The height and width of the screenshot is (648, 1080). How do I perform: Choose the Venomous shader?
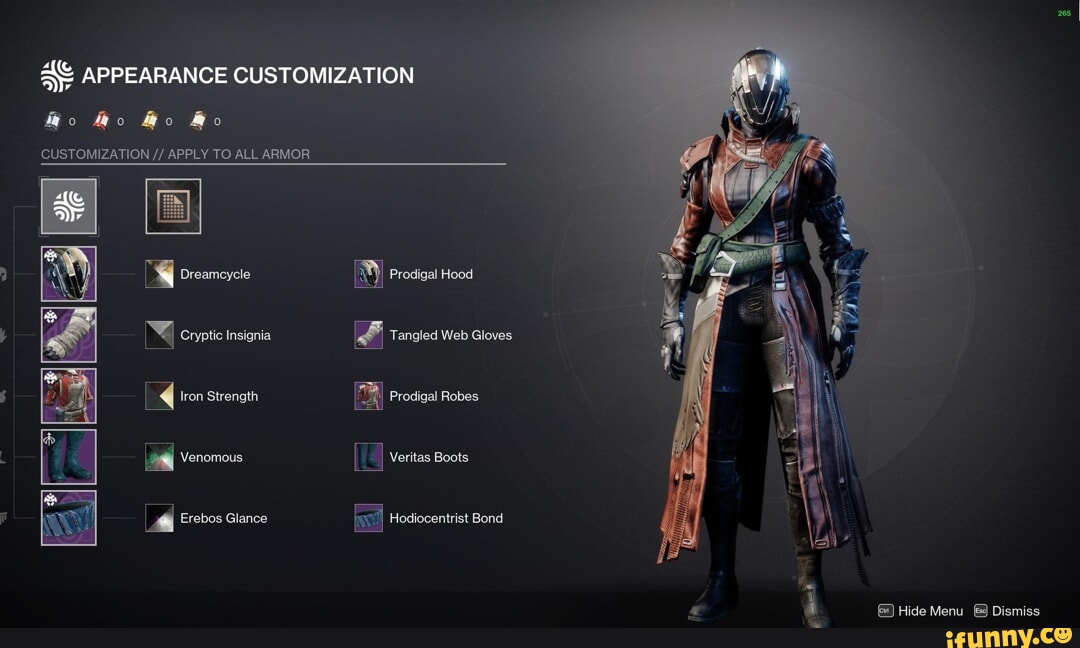click(159, 457)
